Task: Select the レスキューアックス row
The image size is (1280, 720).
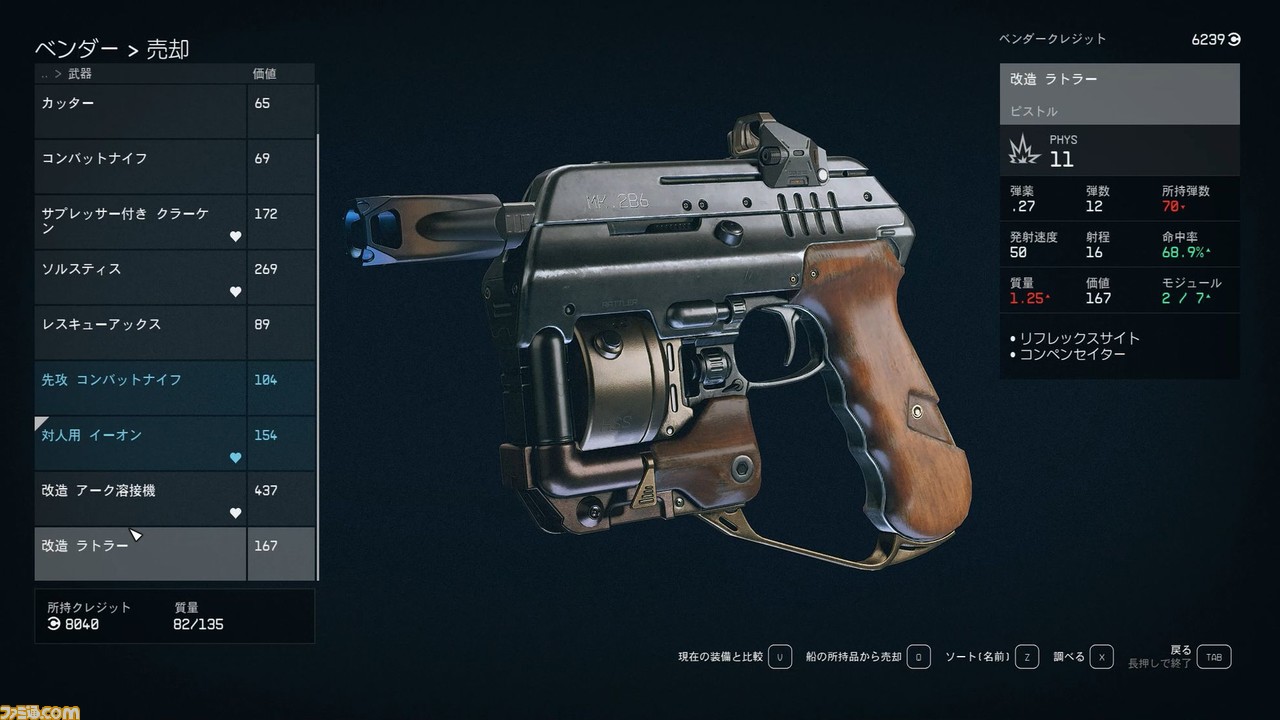Action: tap(140, 332)
